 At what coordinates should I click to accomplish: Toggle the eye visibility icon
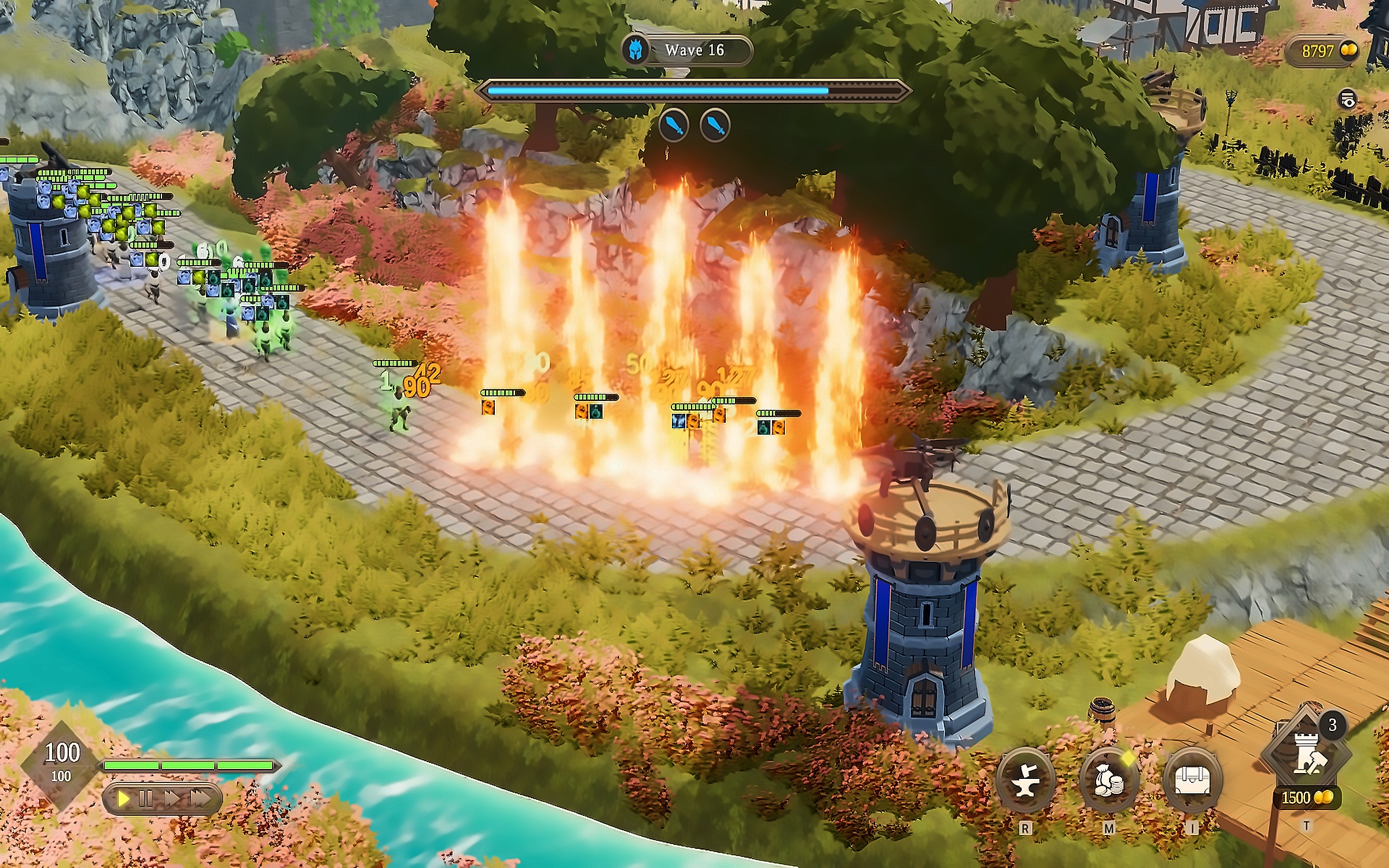coord(1348,99)
